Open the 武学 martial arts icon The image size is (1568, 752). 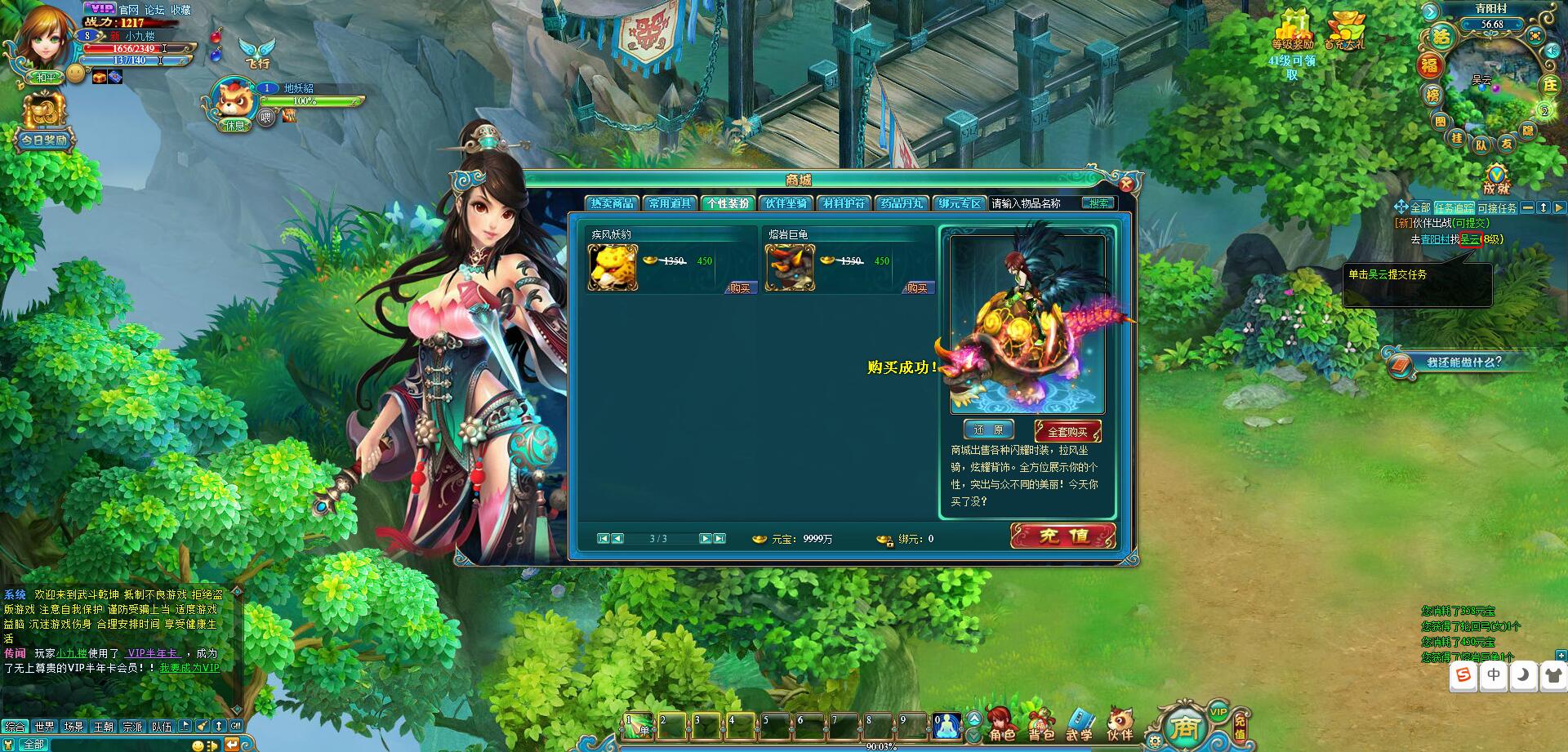1081,718
